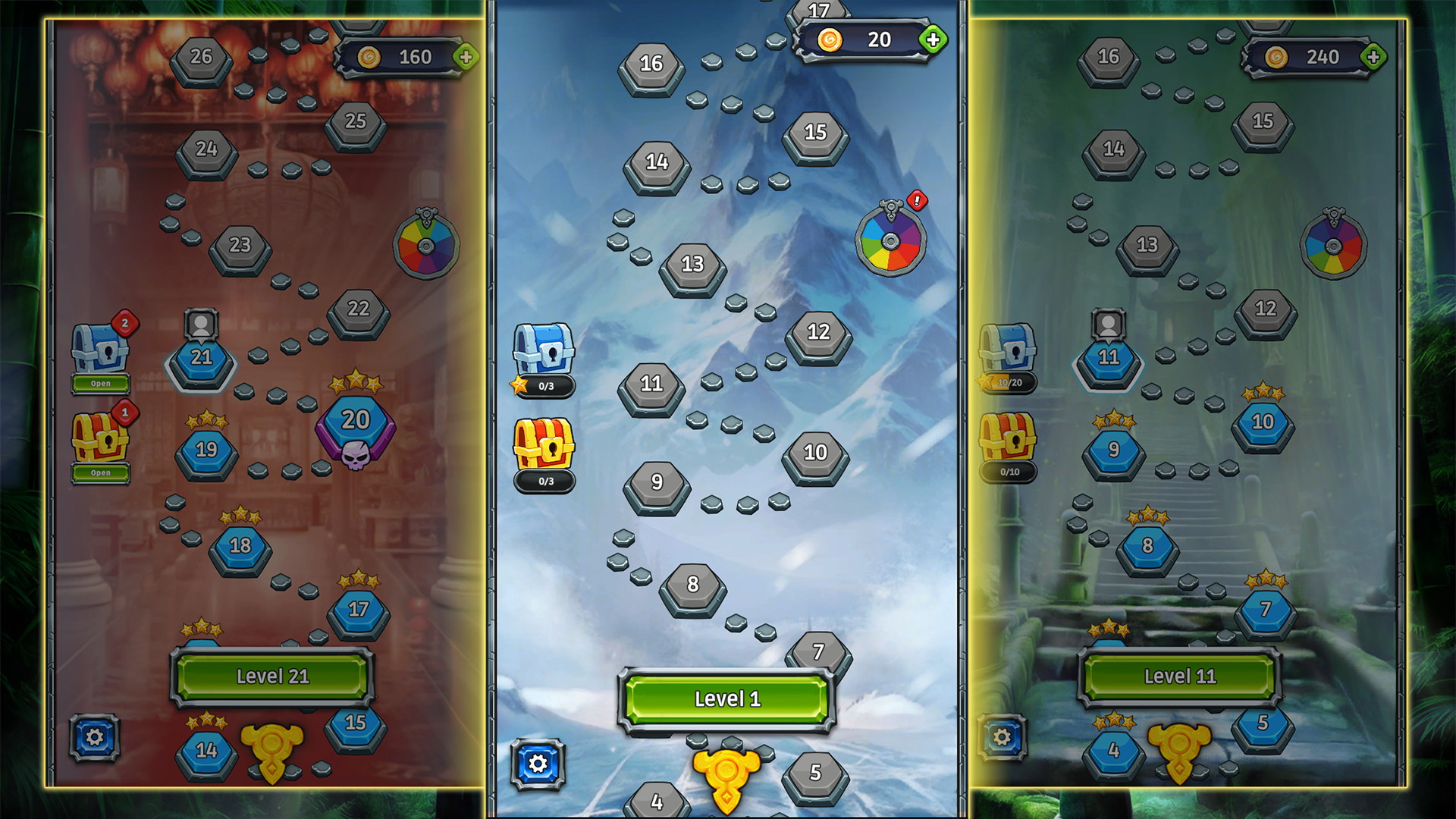Spin the rainbow prize wheel with alert
Viewport: 1456px width, 819px height.
point(889,243)
